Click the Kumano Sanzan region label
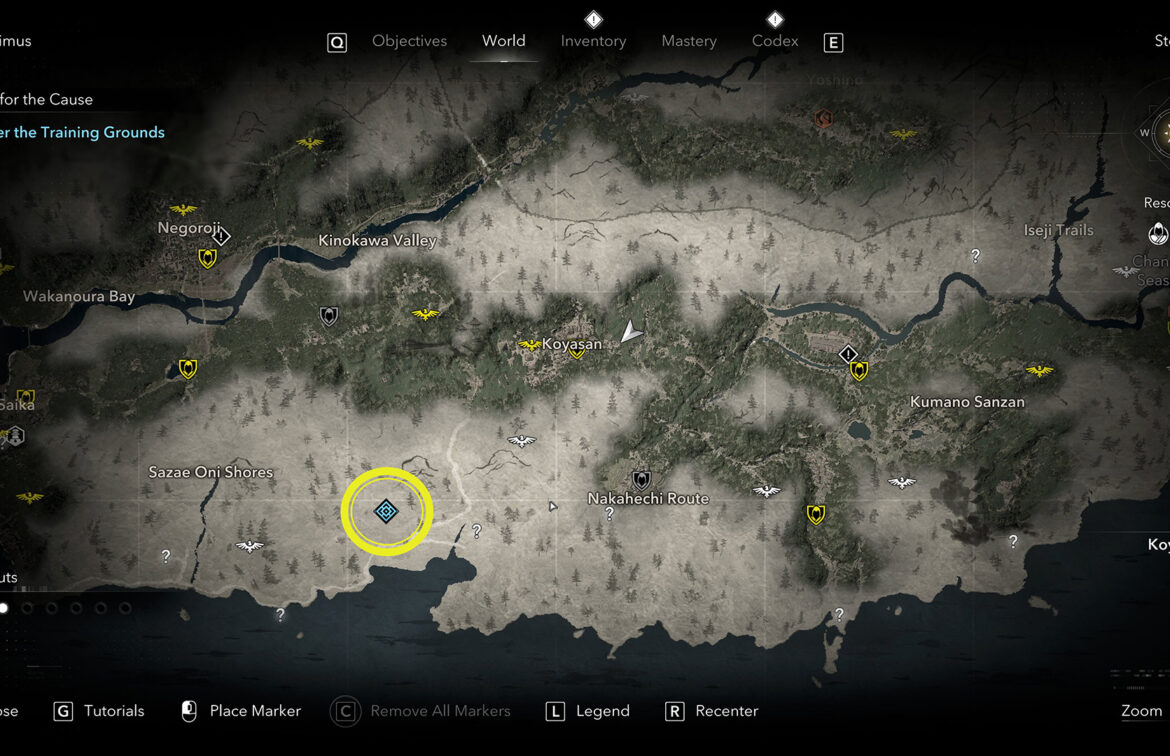Screen dimensions: 1170x756 [967, 402]
